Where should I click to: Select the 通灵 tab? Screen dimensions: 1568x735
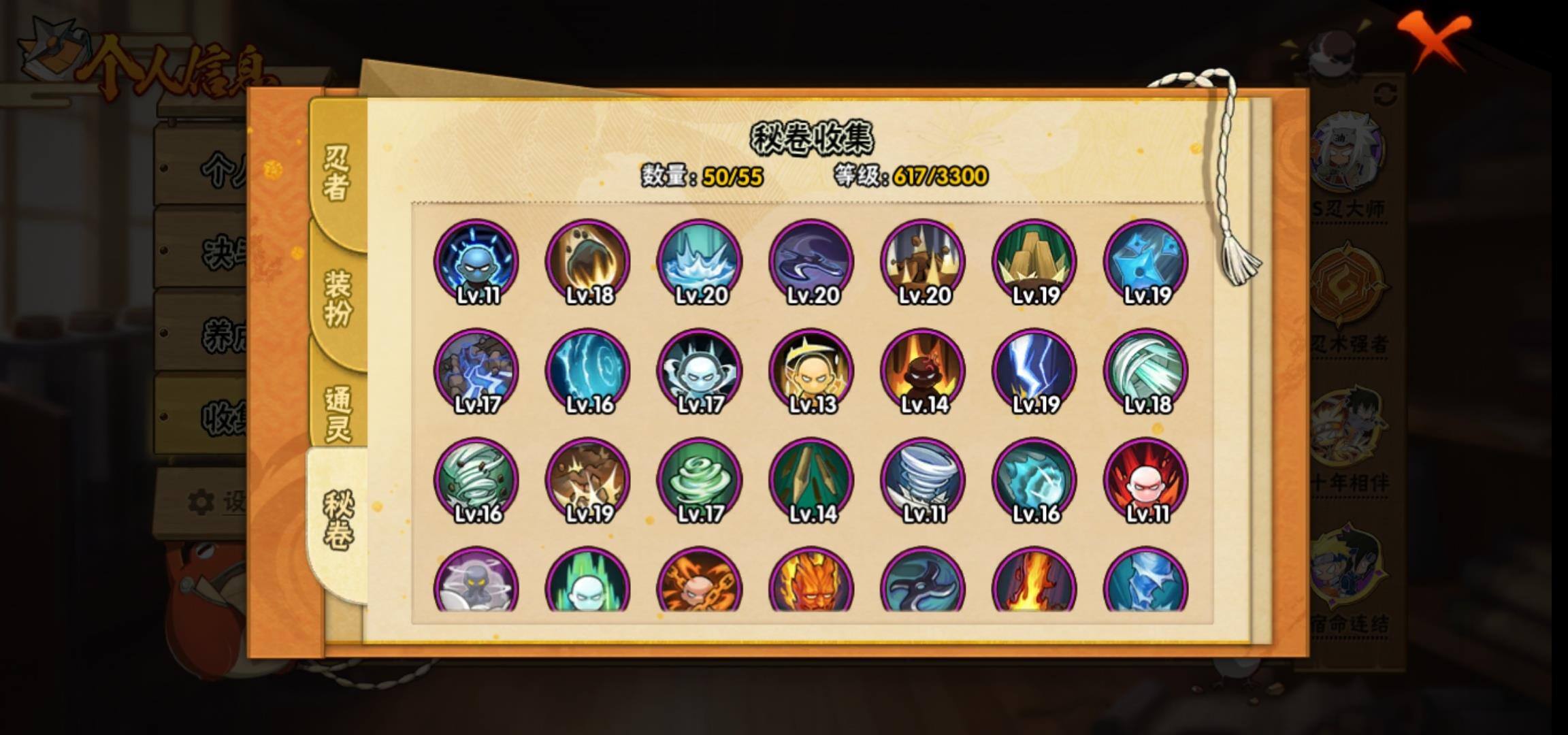tap(338, 413)
